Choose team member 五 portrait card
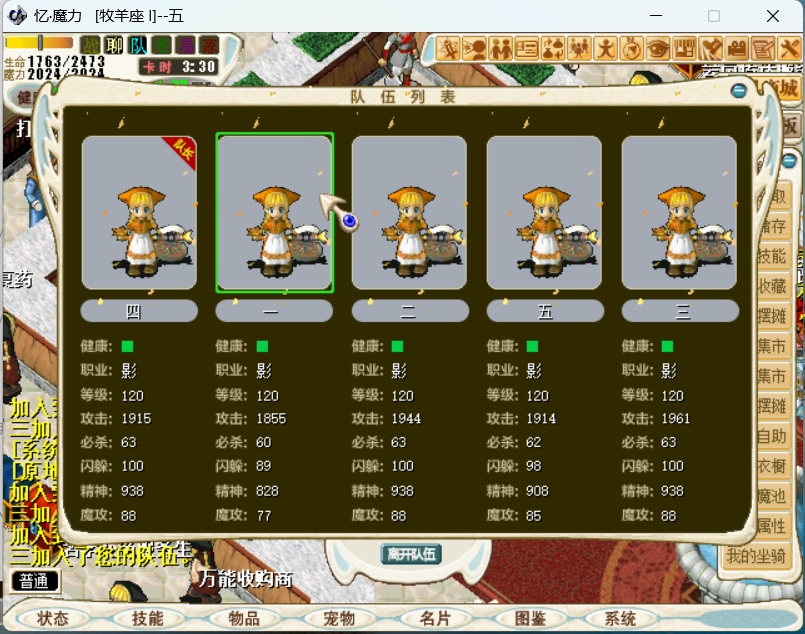Viewport: 805px width, 634px height. (x=544, y=213)
